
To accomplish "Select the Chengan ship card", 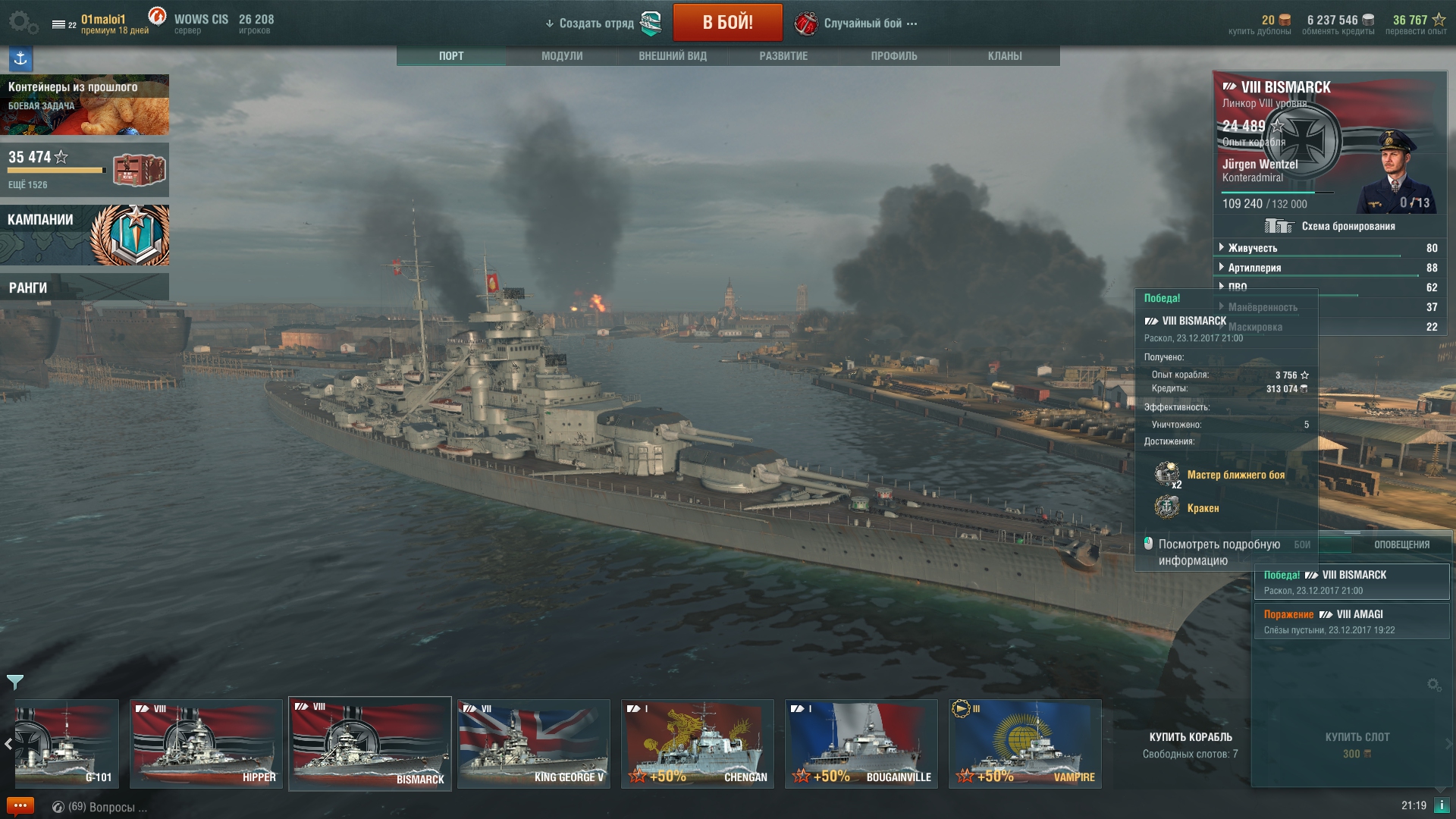I will pyautogui.click(x=698, y=744).
